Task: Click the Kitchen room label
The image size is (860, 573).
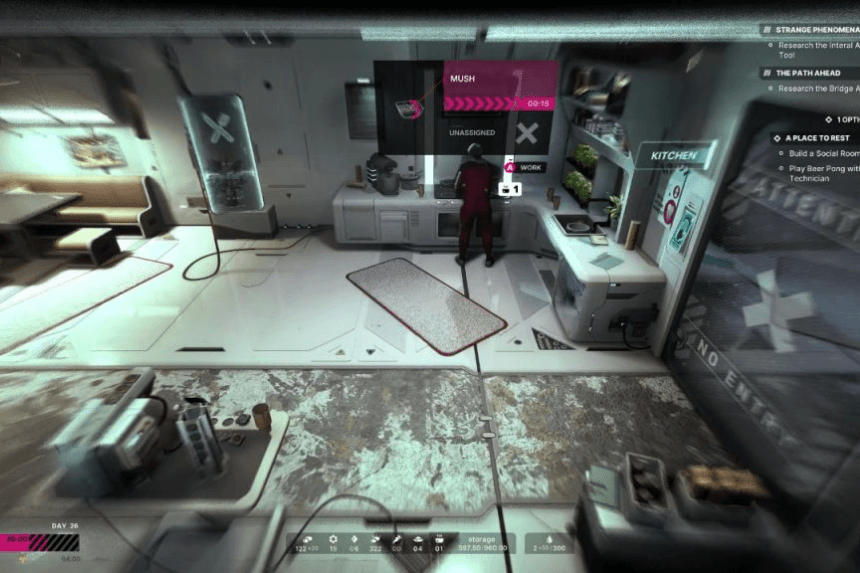Action: [674, 157]
